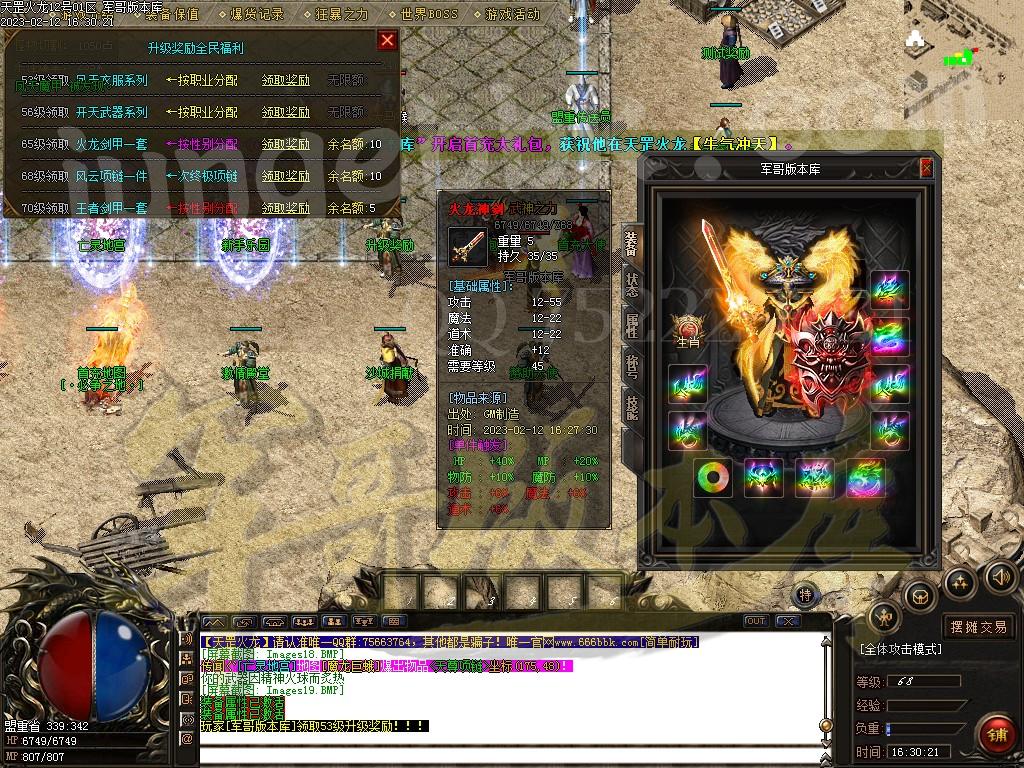The width and height of the screenshot is (1024, 768).
Task: Click the chat window OUT button
Action: (x=756, y=621)
